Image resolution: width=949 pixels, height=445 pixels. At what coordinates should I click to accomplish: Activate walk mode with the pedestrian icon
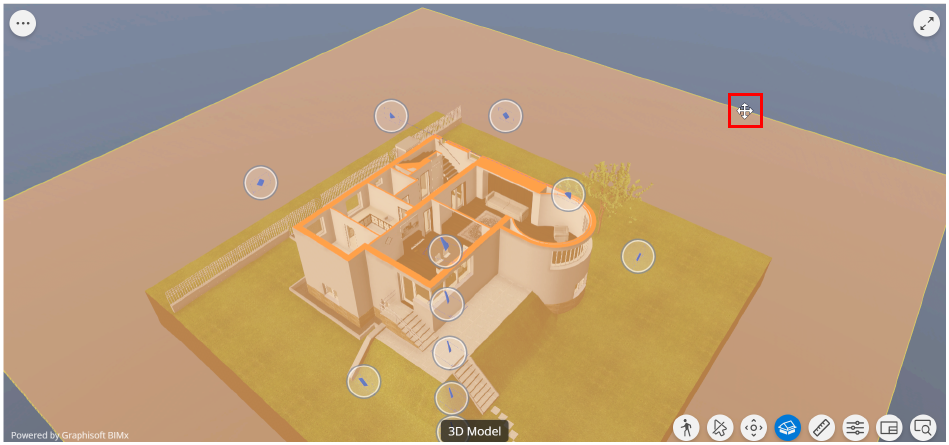point(686,428)
